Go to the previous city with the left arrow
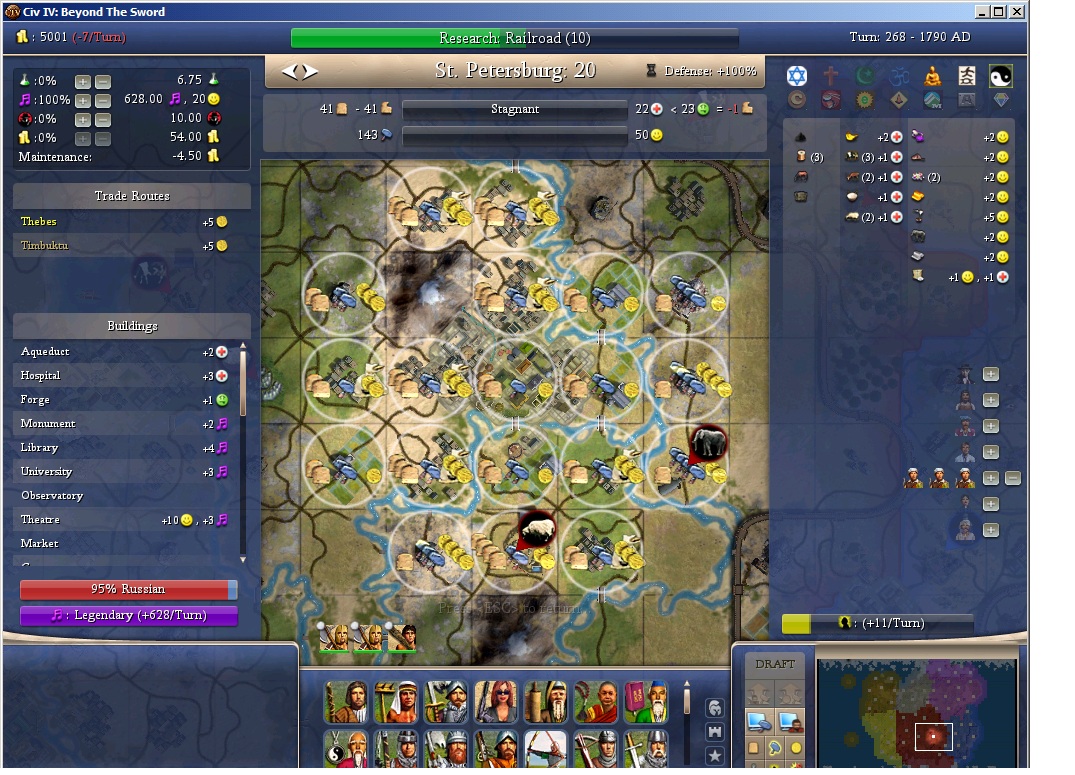 pyautogui.click(x=290, y=71)
